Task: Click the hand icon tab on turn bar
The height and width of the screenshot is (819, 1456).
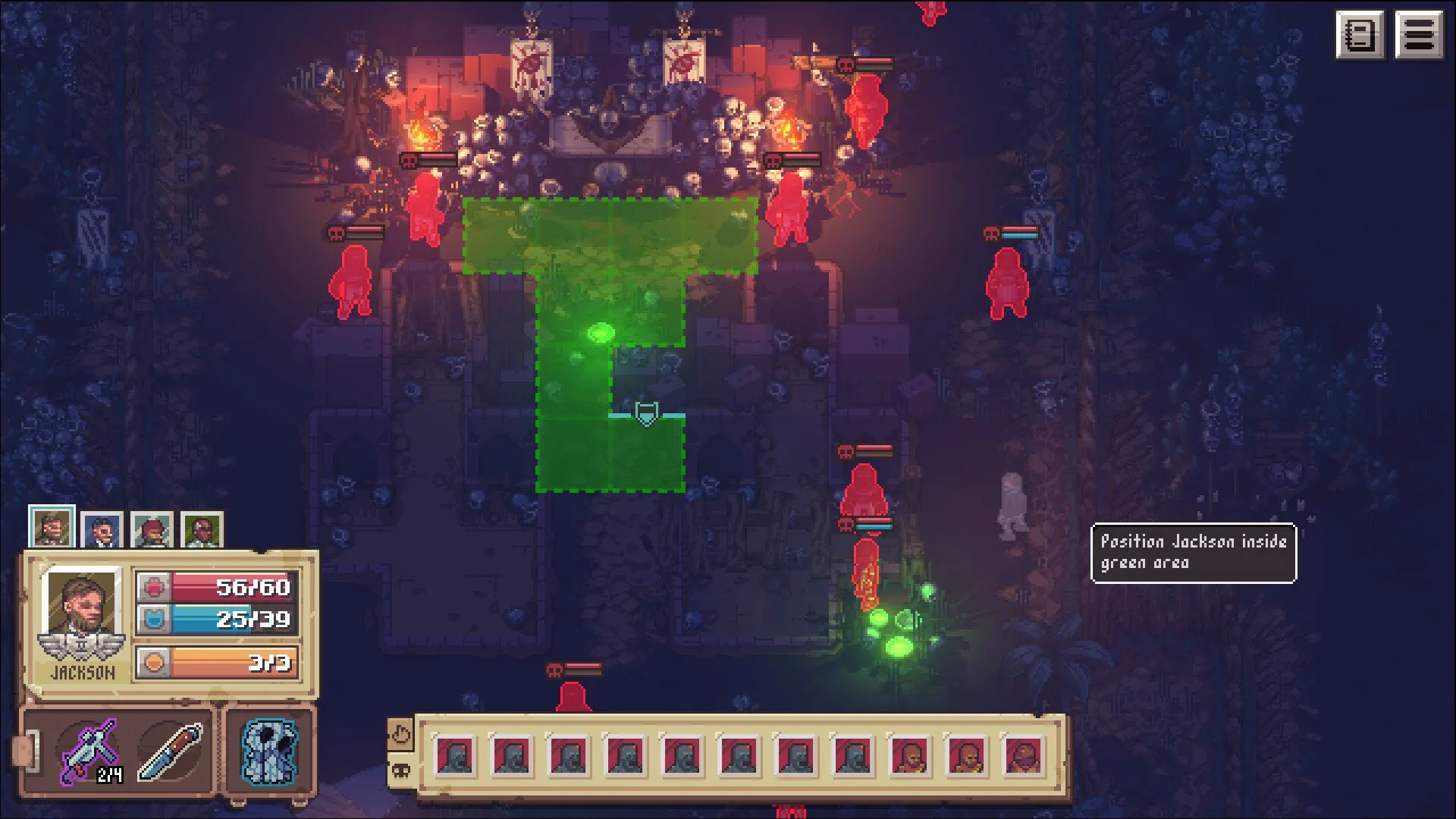Action: (x=400, y=734)
